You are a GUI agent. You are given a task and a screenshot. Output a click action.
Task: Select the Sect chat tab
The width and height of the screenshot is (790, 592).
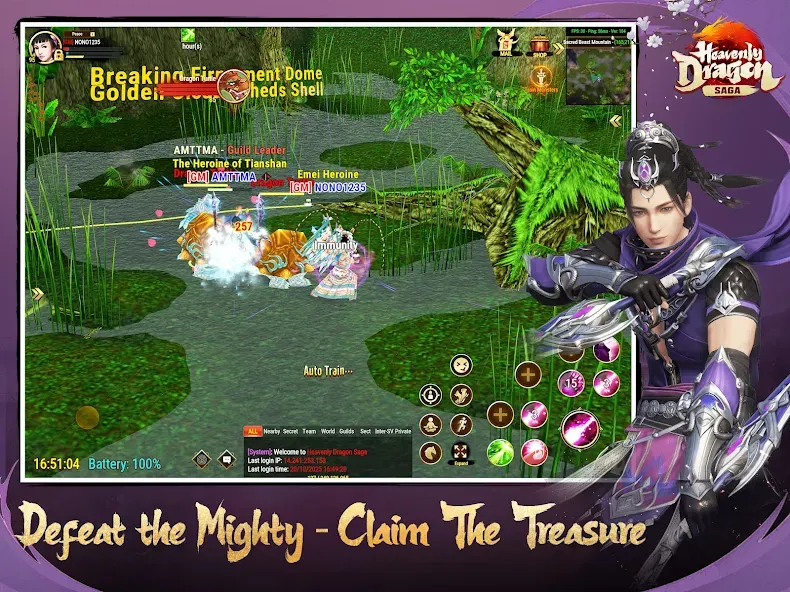(x=366, y=430)
